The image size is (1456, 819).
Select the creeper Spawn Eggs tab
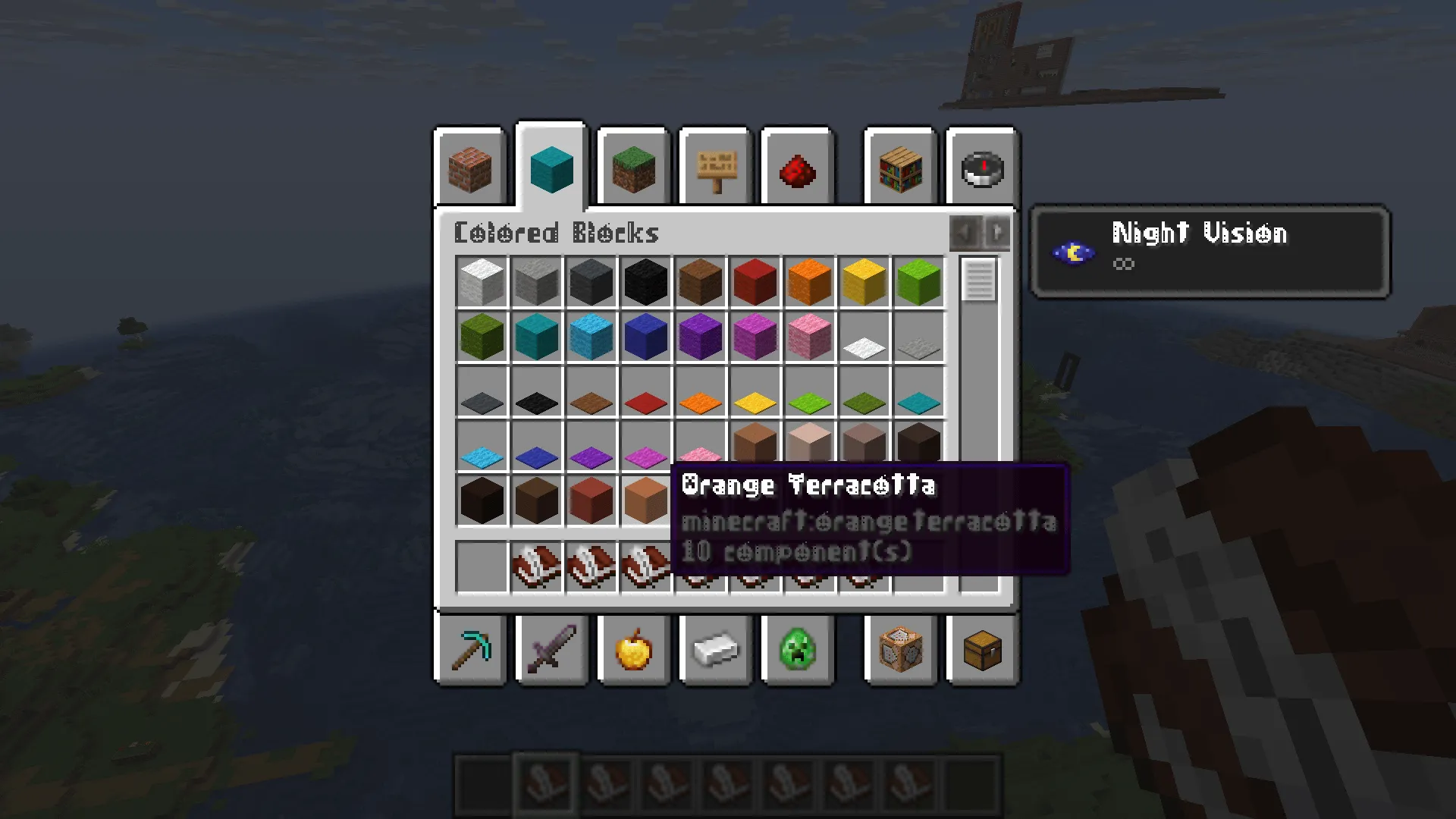(798, 651)
